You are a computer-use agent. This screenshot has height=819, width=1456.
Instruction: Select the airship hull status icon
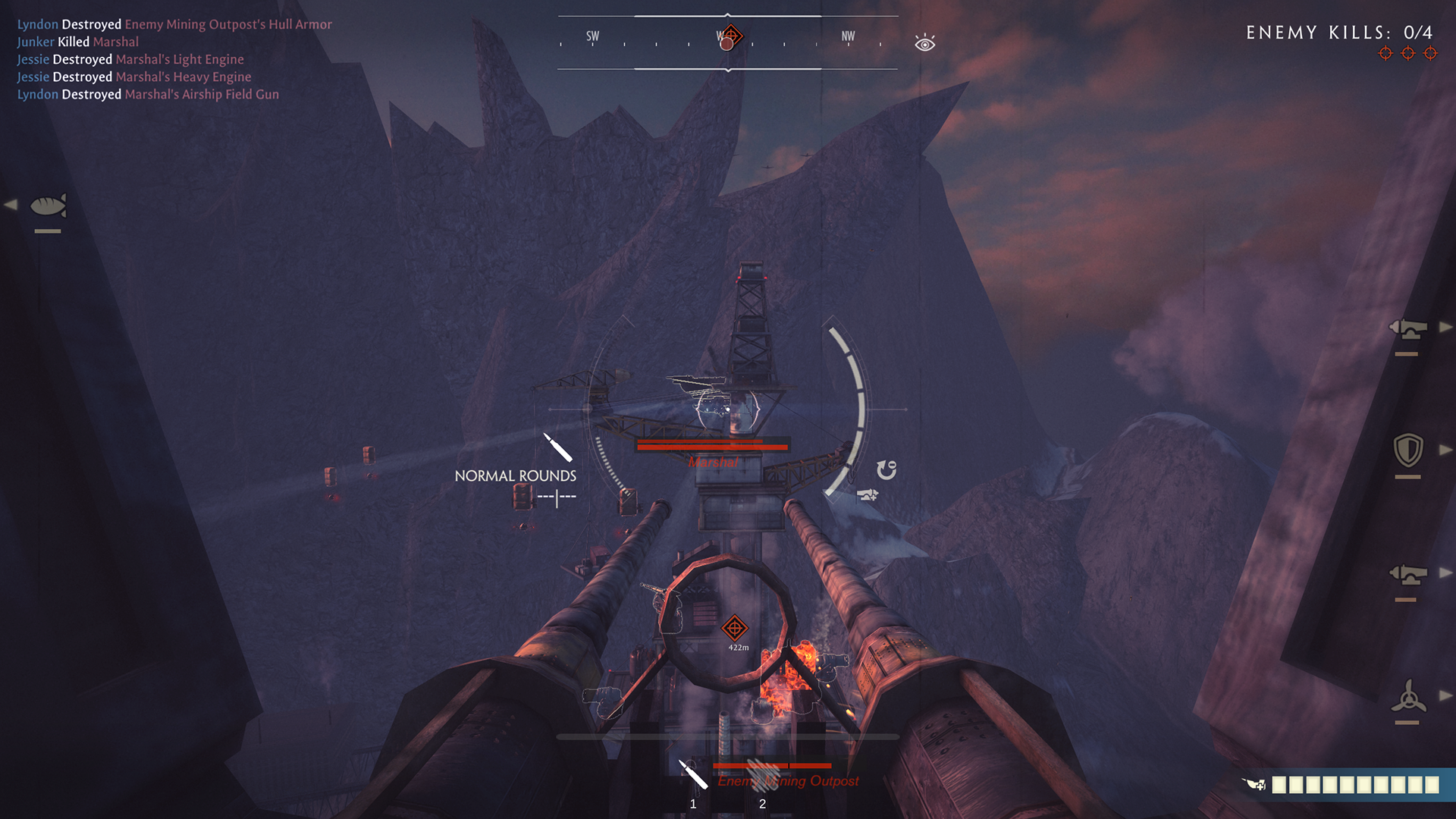pyautogui.click(x=48, y=206)
